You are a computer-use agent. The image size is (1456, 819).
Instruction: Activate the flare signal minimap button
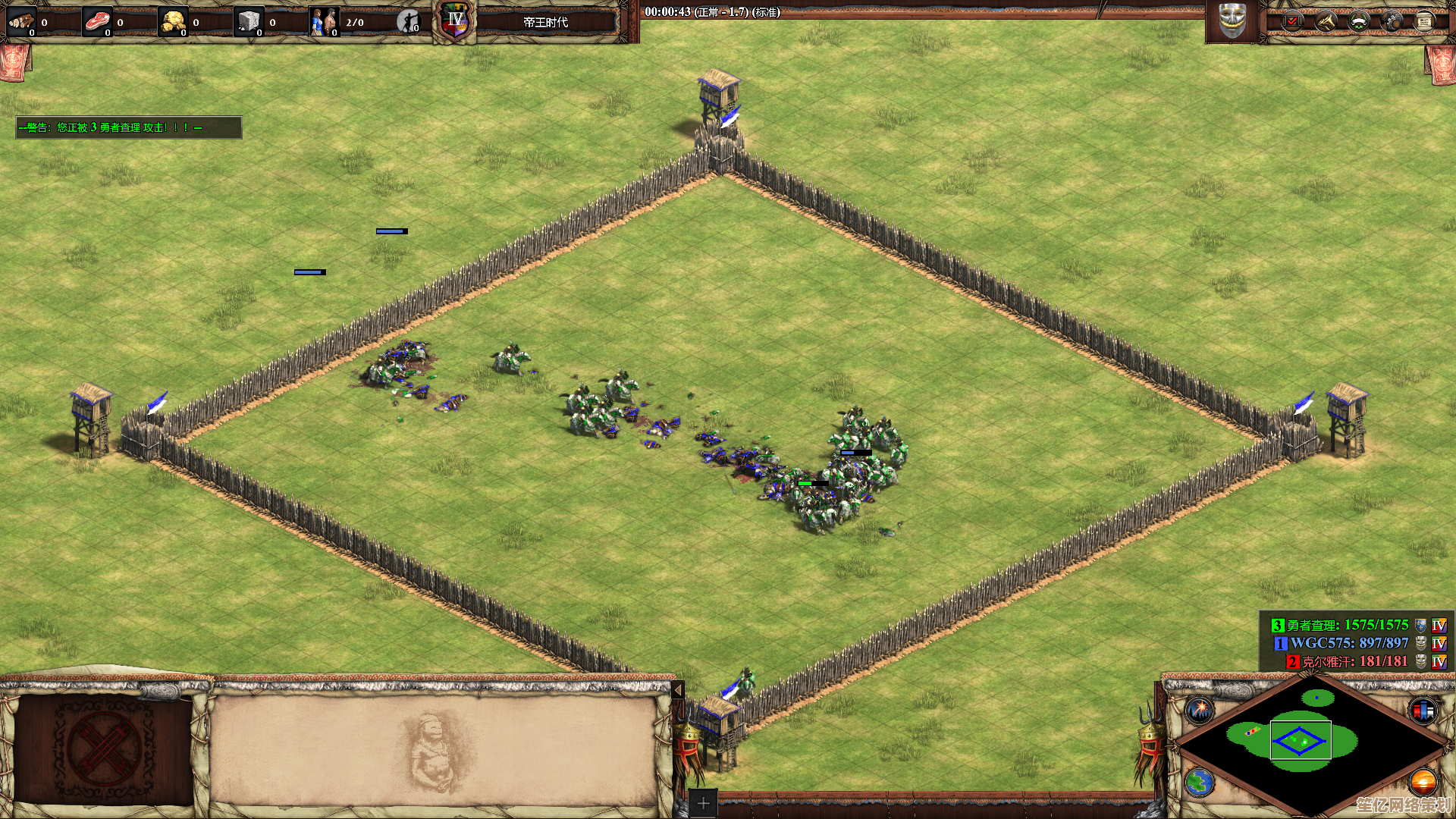click(1200, 711)
